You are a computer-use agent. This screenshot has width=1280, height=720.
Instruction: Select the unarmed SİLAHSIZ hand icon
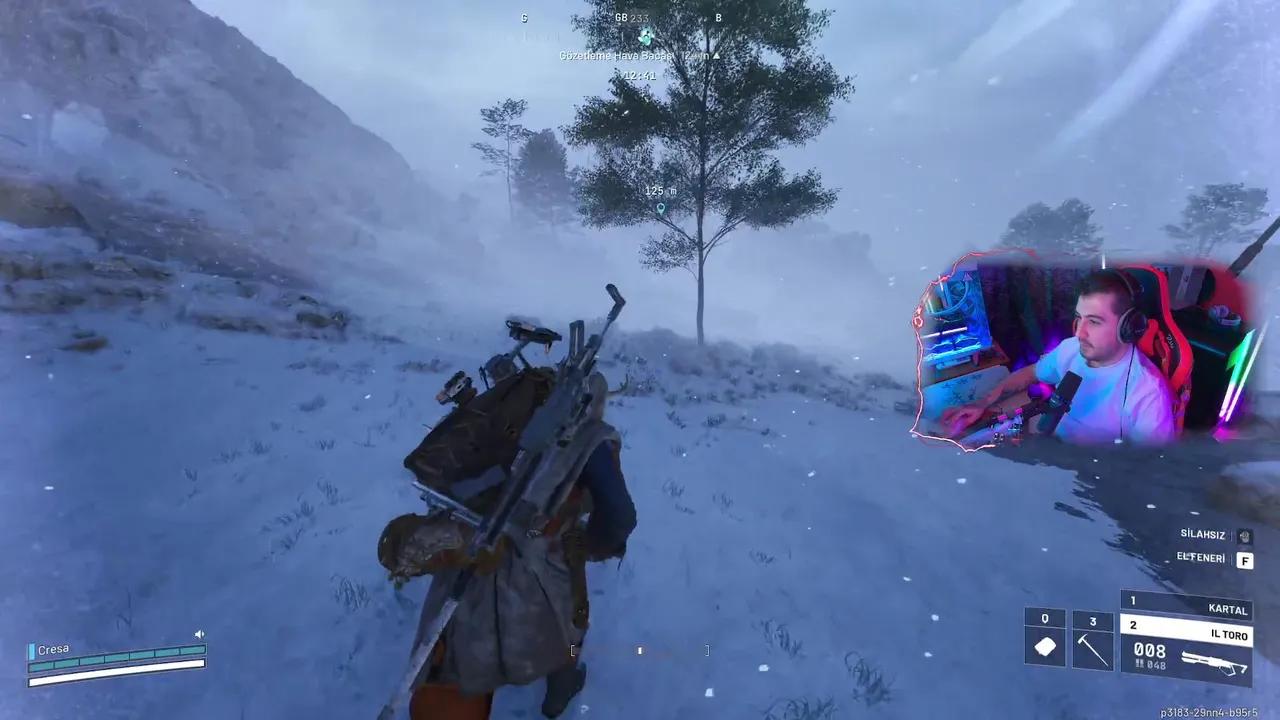point(1245,536)
